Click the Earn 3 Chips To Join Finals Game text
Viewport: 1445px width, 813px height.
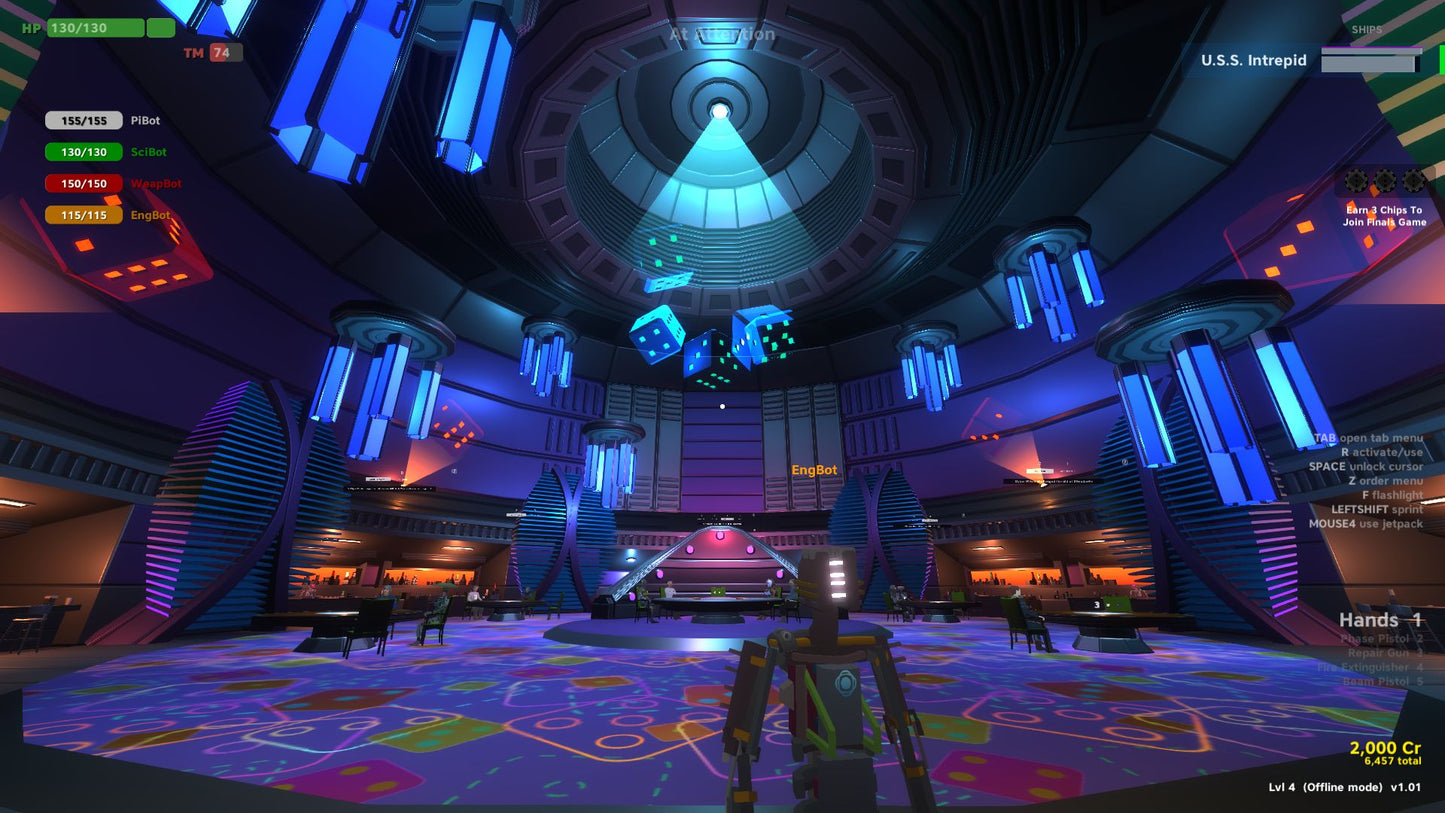[x=1386, y=215]
